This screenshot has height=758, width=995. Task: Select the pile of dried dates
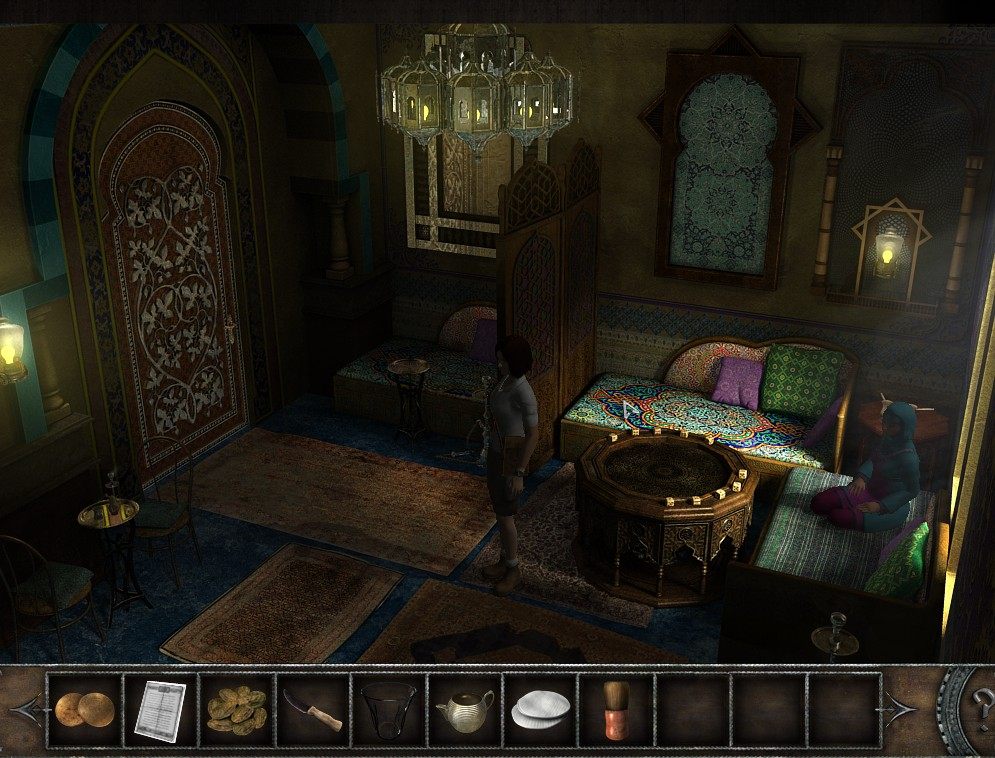tap(237, 710)
